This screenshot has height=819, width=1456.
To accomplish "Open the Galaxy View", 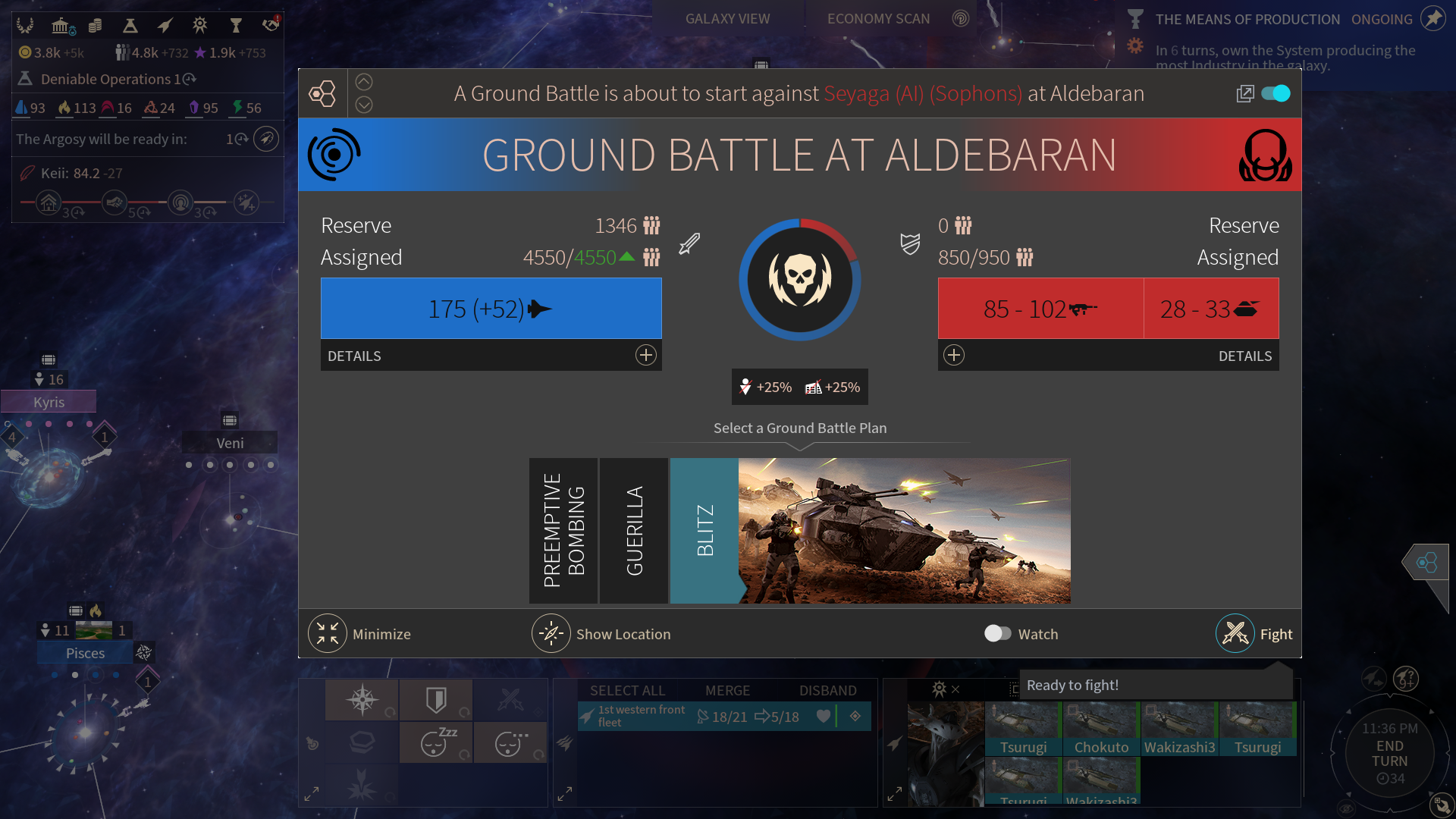I will click(x=727, y=19).
